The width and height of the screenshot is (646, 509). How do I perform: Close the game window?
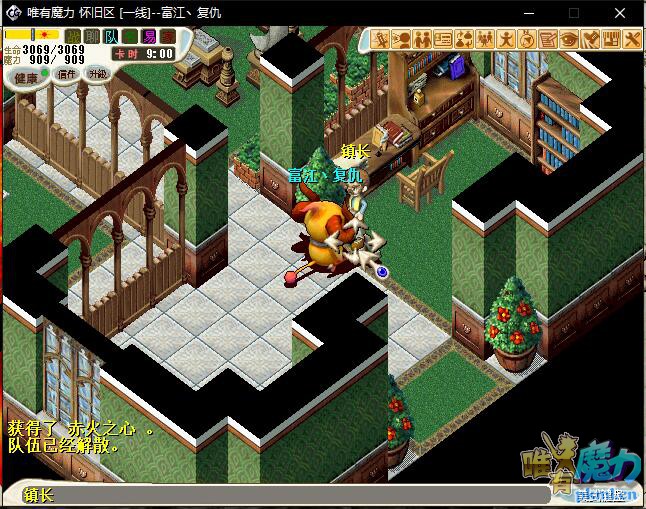click(621, 13)
